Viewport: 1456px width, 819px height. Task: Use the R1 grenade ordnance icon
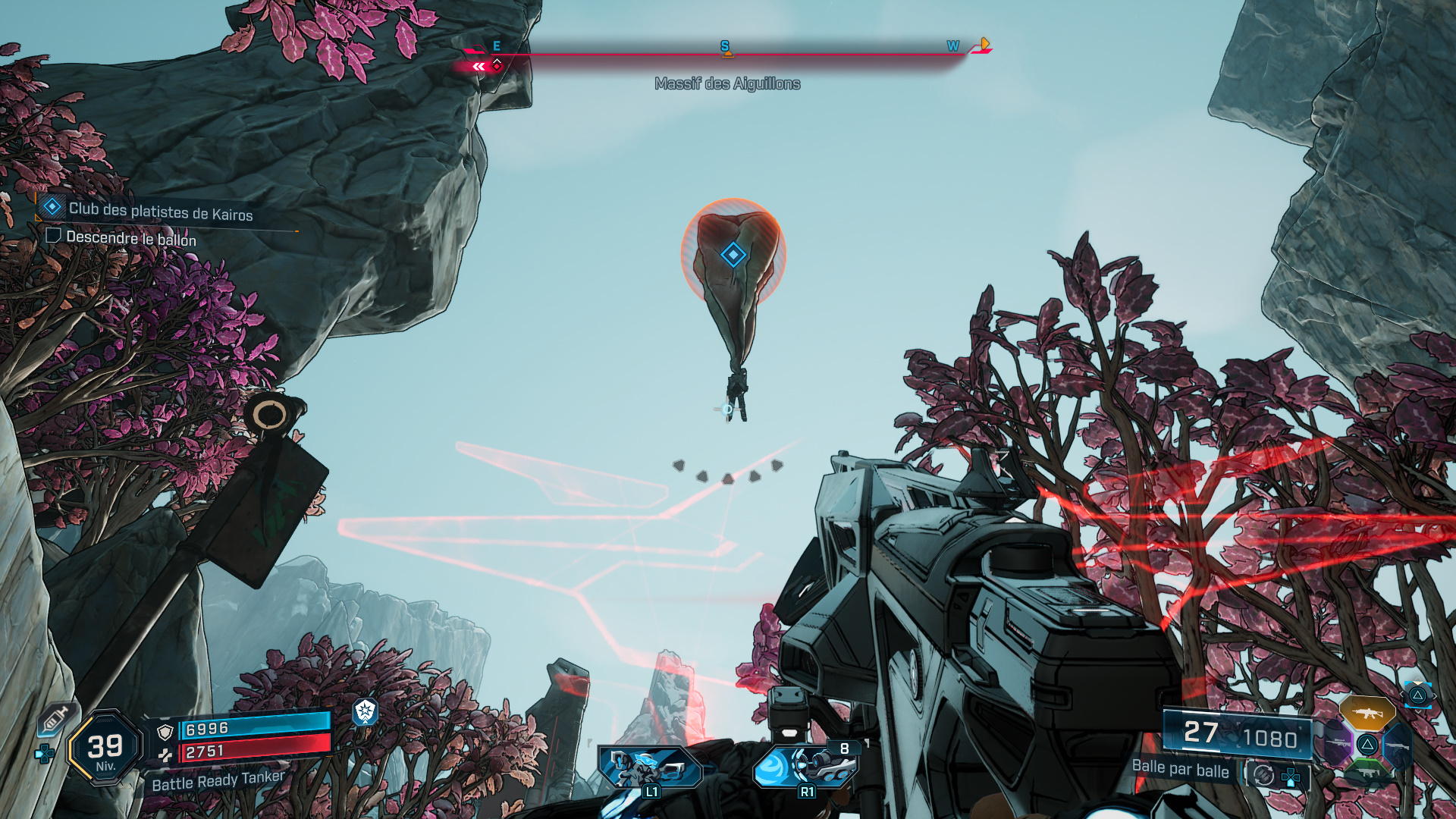[x=805, y=766]
